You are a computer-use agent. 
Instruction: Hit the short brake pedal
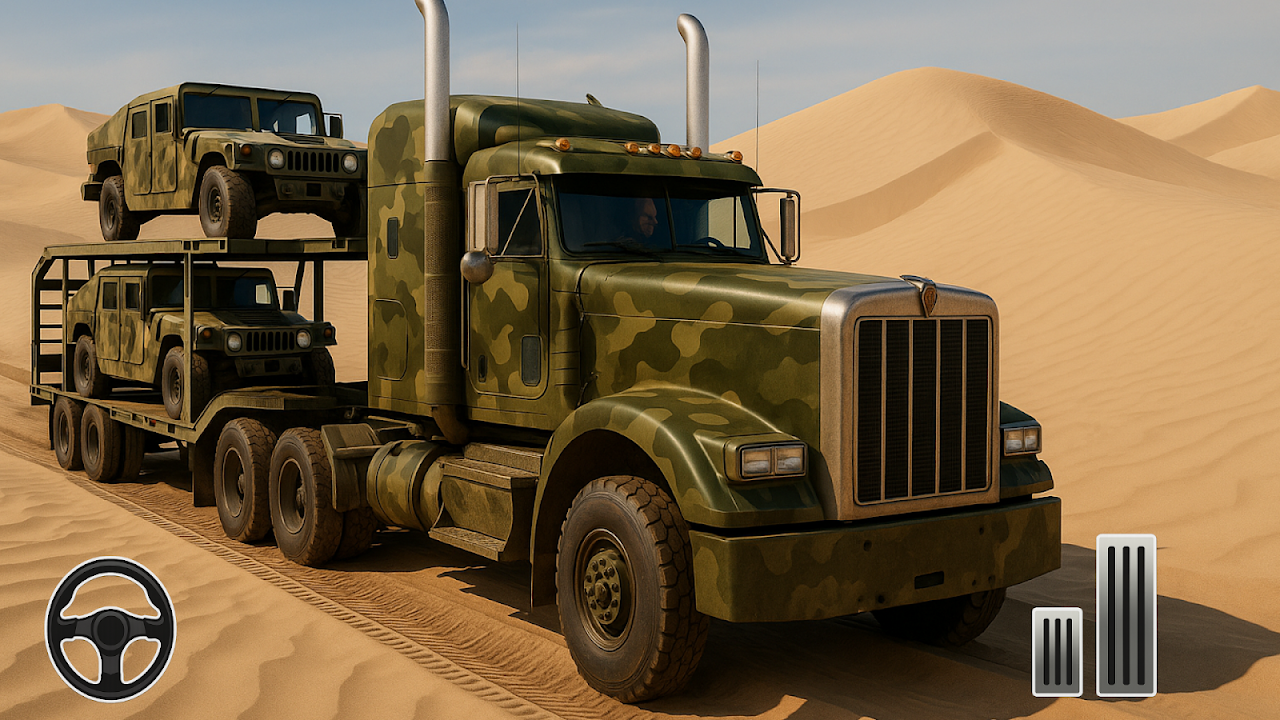pos(1057,651)
